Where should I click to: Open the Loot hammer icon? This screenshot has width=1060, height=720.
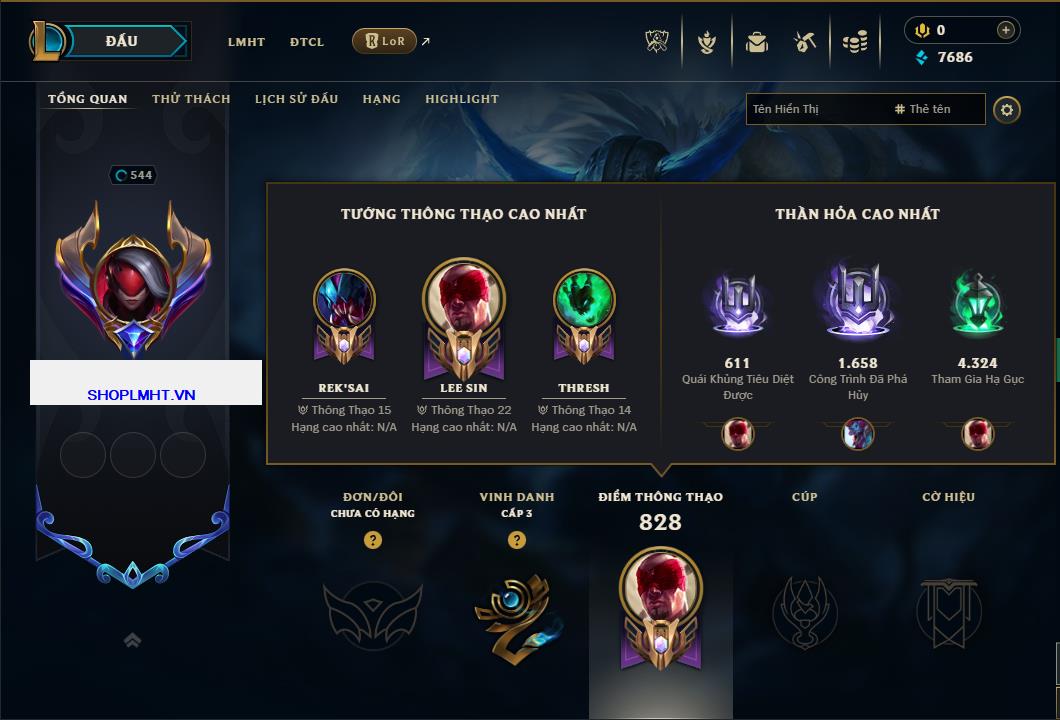(805, 42)
